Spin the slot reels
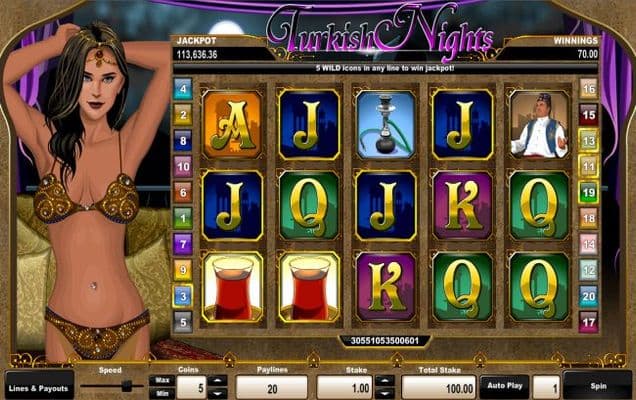The height and width of the screenshot is (400, 636). point(597,385)
